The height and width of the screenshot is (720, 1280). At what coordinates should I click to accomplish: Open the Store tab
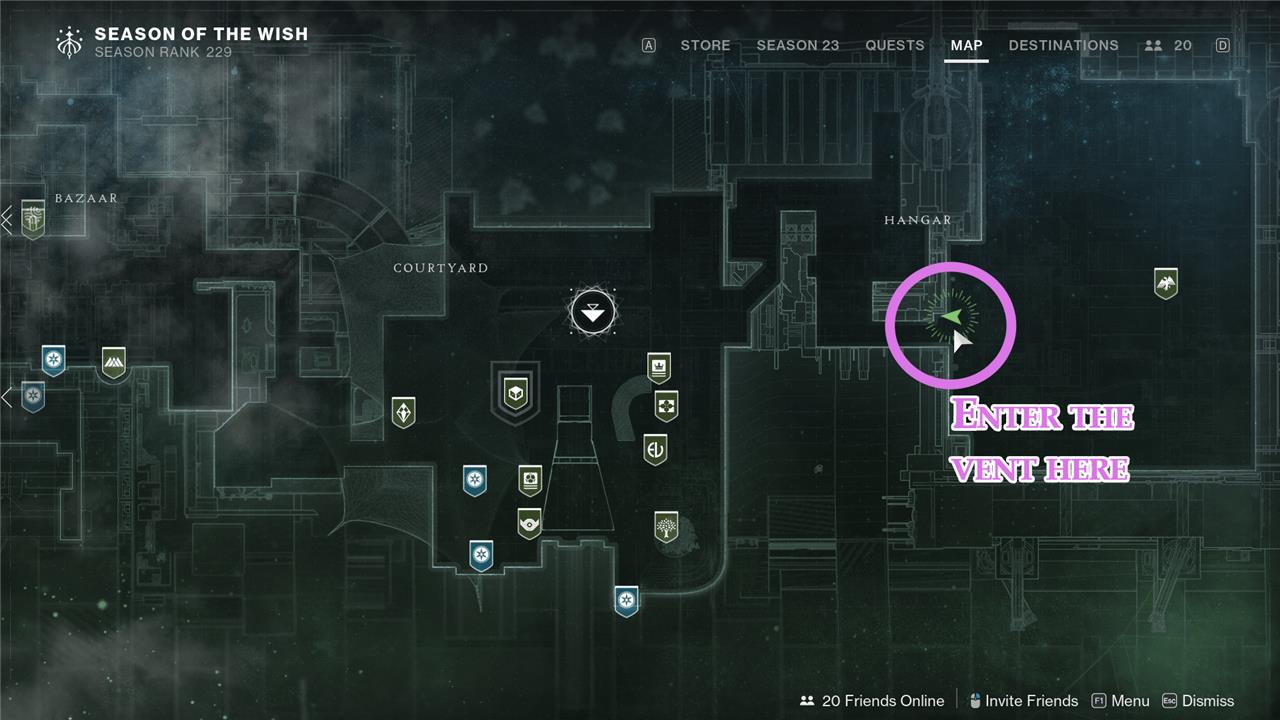click(705, 45)
